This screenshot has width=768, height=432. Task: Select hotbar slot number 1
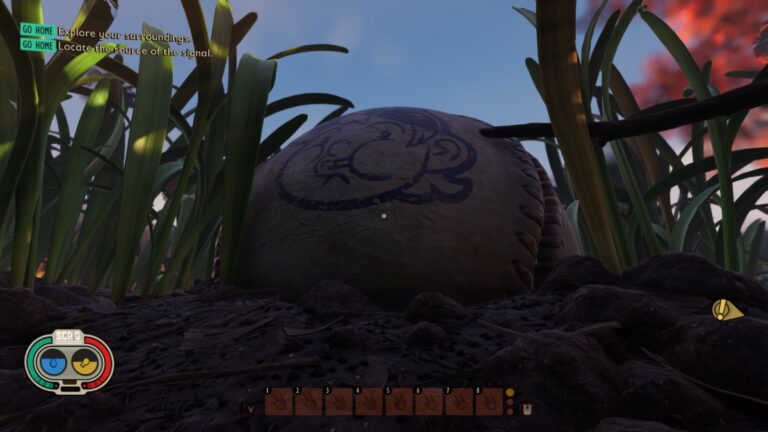pos(279,401)
